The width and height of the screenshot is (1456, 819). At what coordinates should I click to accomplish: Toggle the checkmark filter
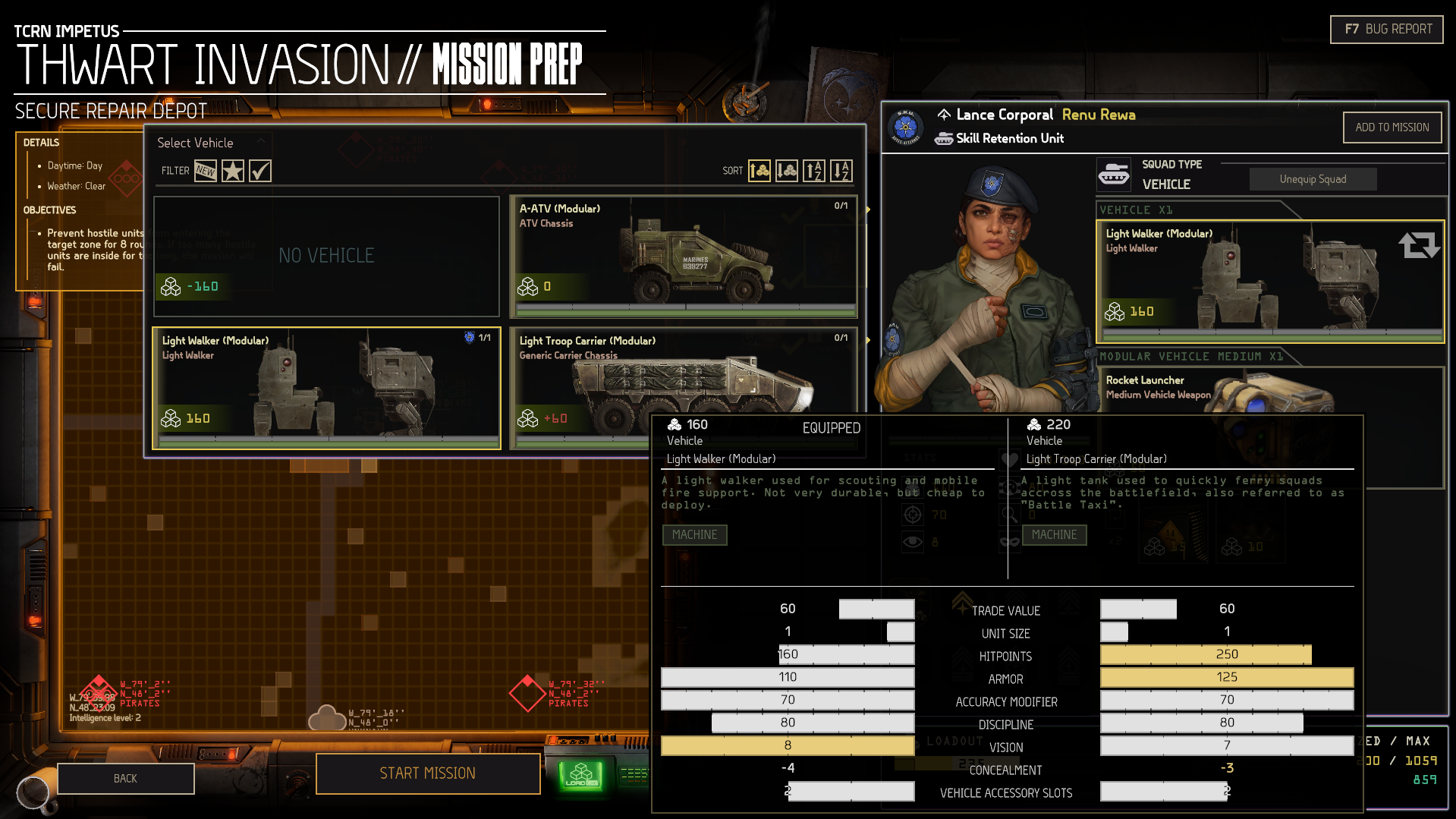[x=260, y=171]
